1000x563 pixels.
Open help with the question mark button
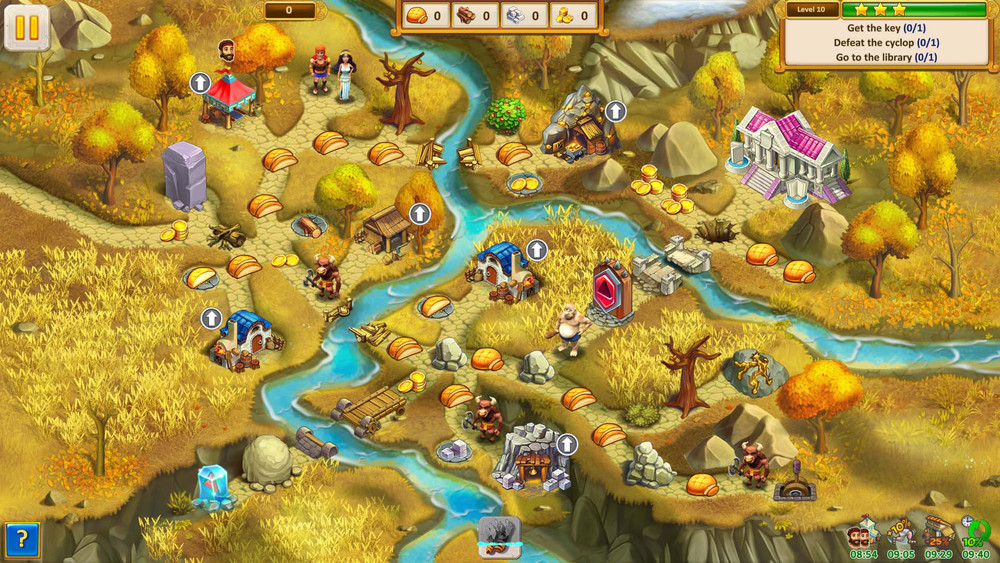coord(24,540)
